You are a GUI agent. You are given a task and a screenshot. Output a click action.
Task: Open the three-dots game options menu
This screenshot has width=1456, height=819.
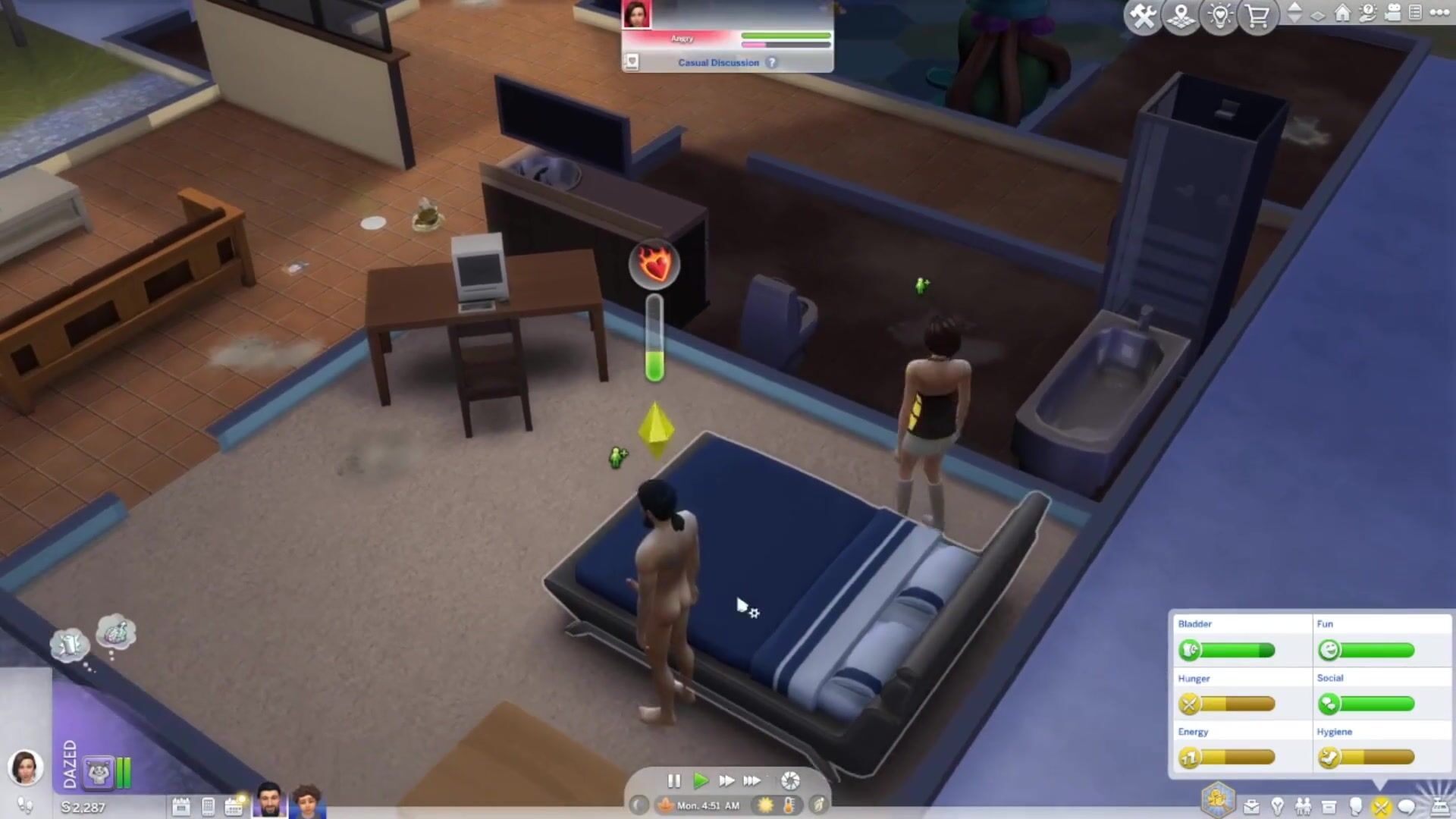(1439, 12)
